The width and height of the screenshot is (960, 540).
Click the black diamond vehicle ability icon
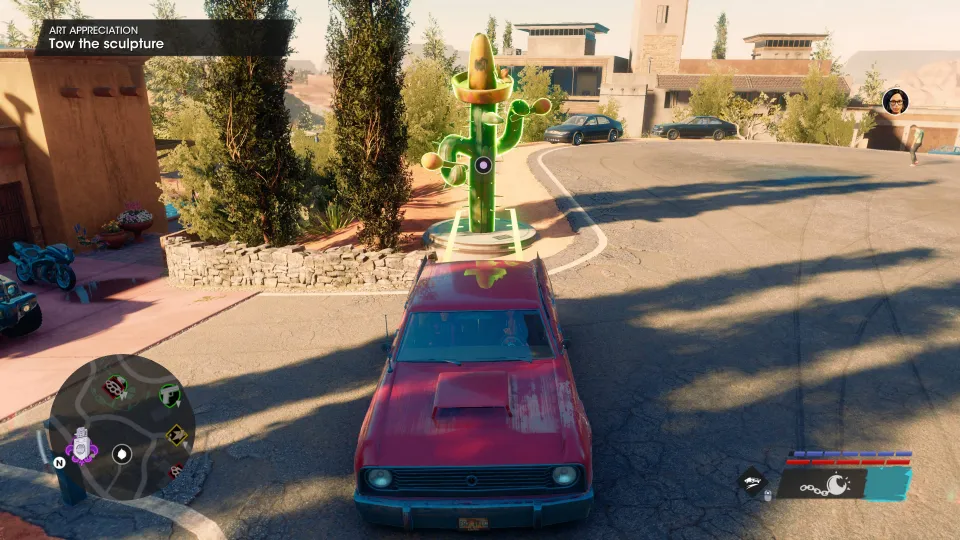tap(754, 482)
